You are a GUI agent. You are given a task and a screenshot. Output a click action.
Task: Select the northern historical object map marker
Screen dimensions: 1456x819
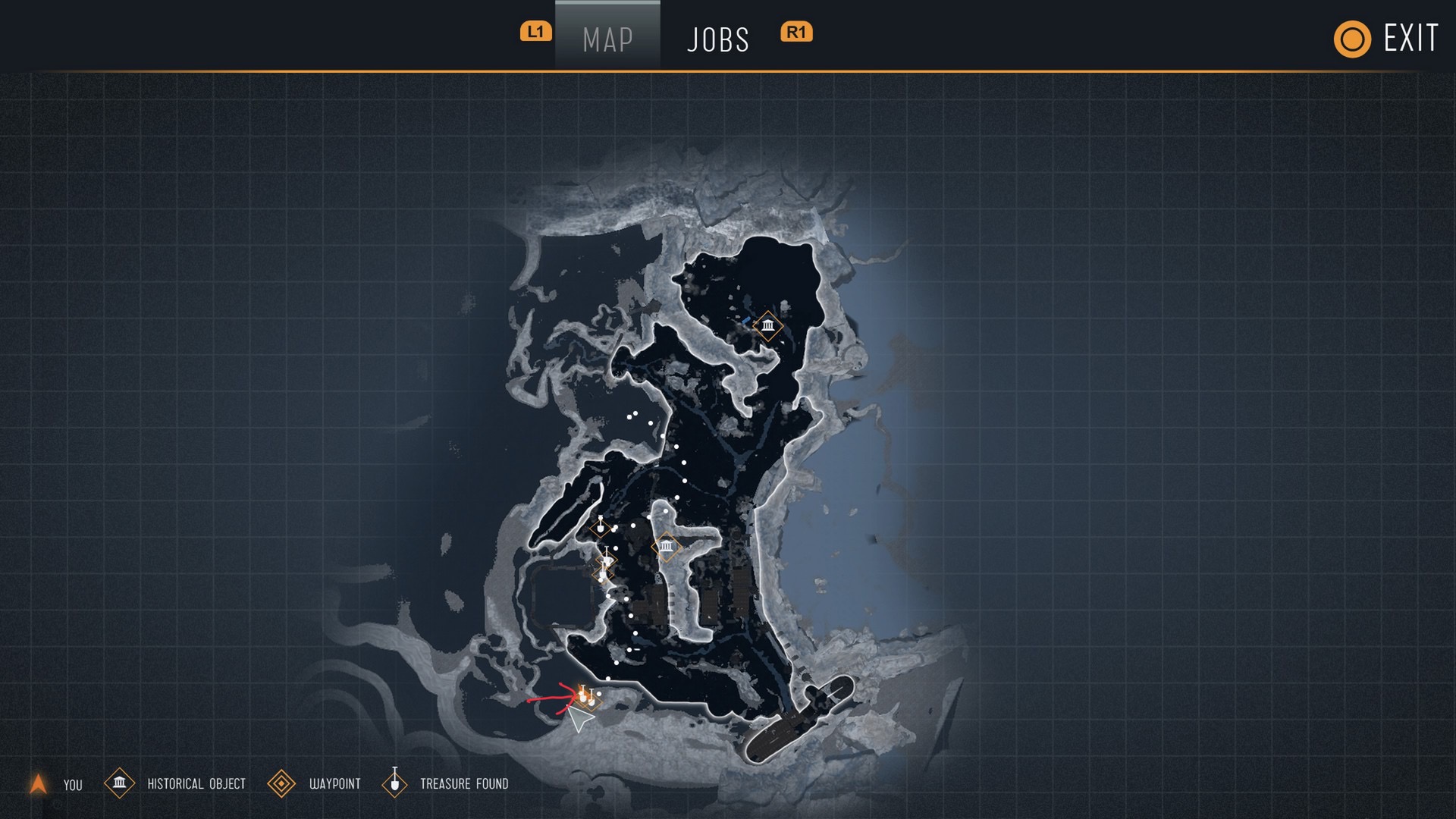click(768, 326)
